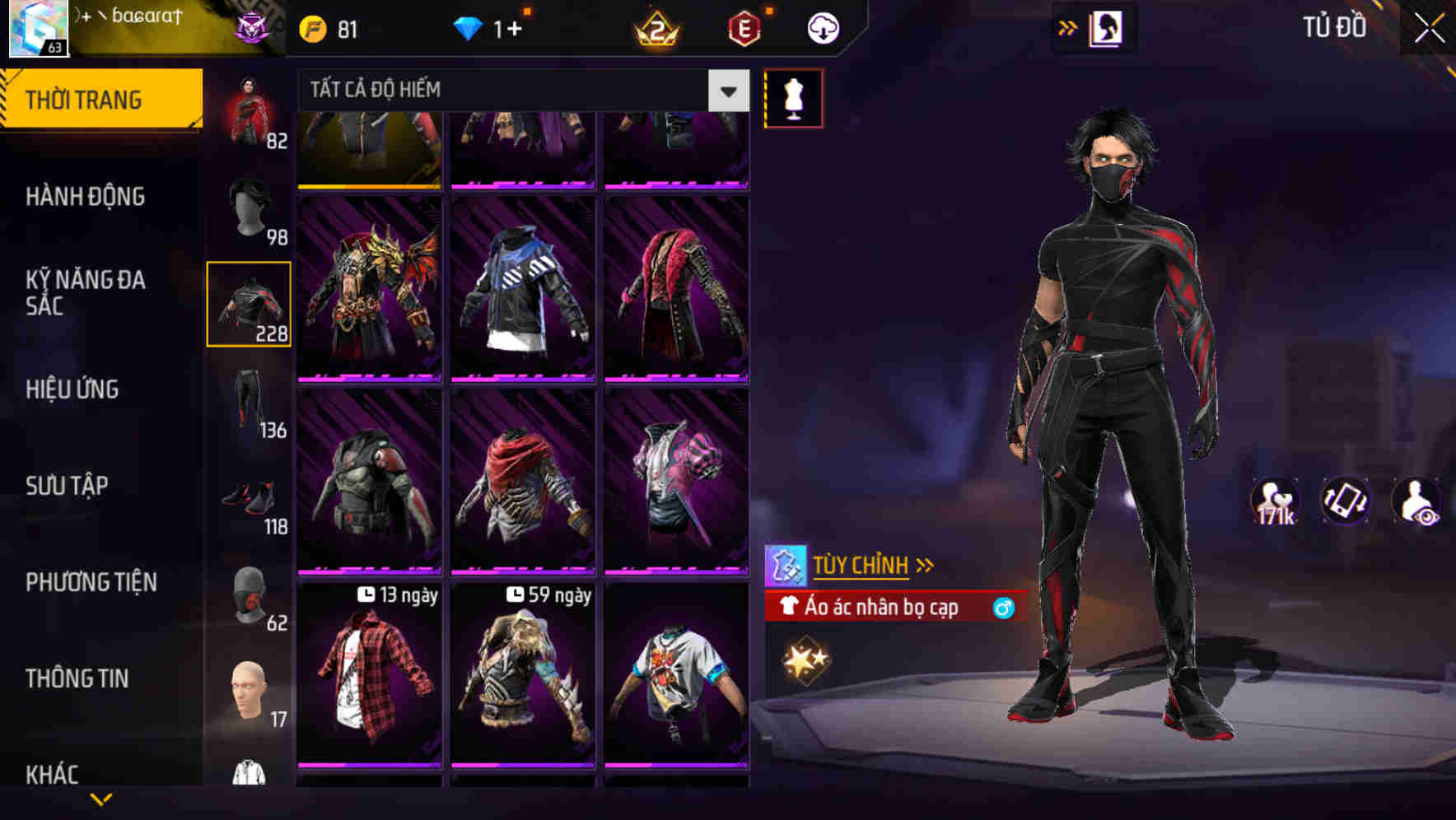Screen dimensions: 1456x820
Task: Select the shirt category icon labeled 228
Action: 249,305
